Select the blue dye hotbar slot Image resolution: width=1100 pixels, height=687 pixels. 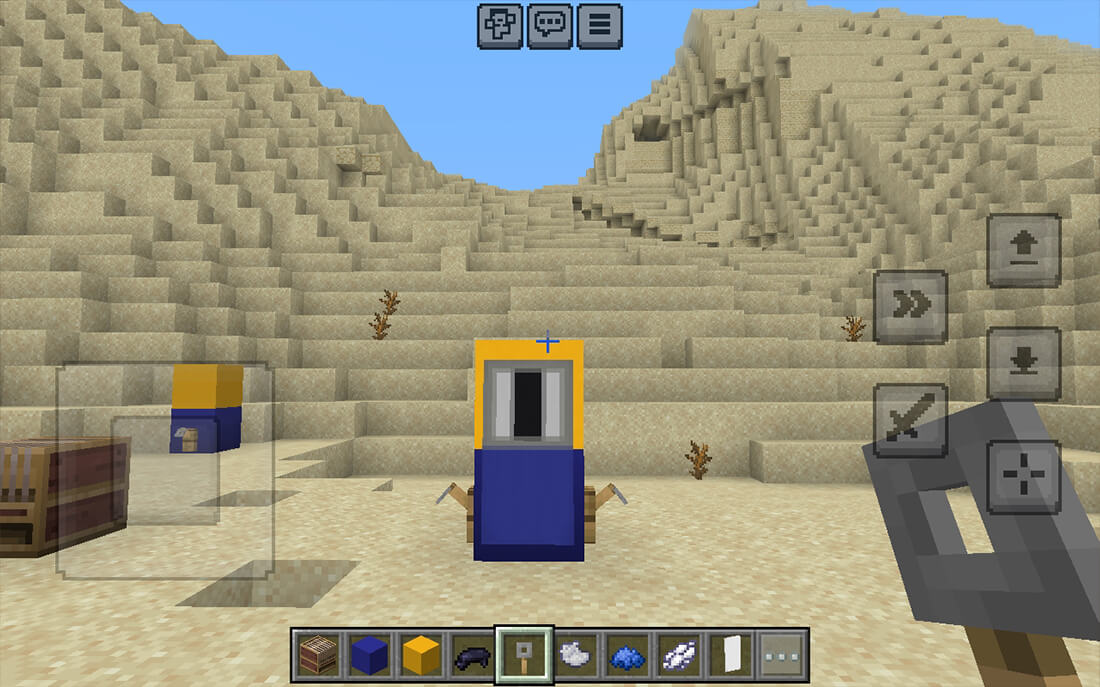[x=627, y=655]
